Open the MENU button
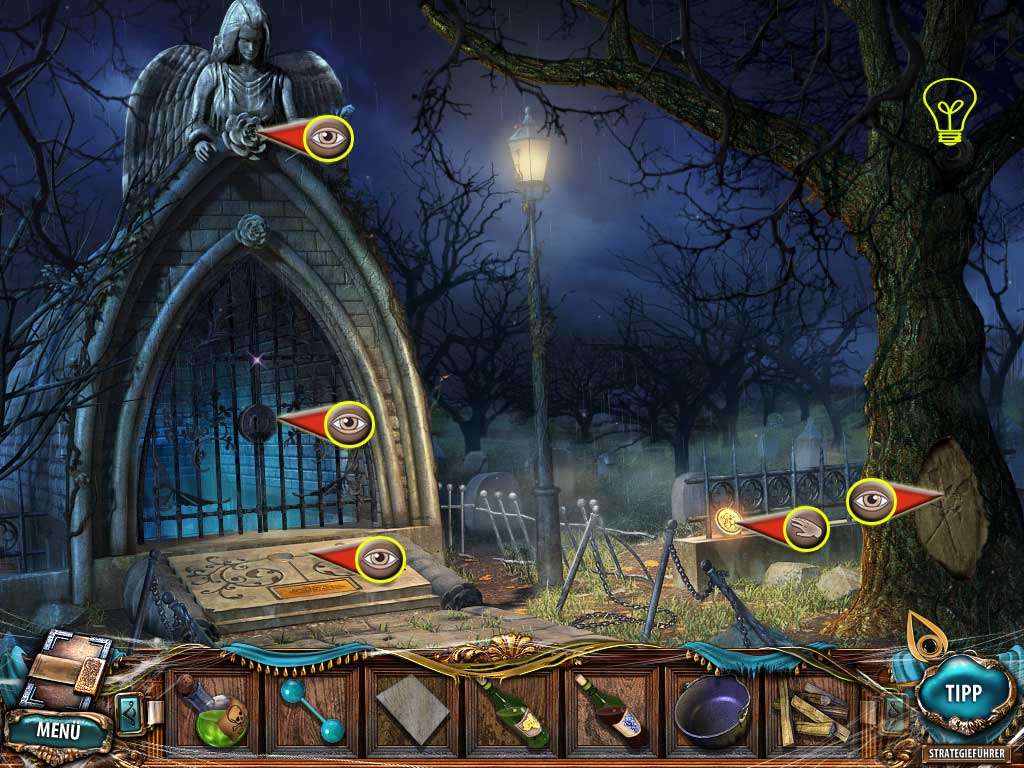Viewport: 1024px width, 768px height. click(x=58, y=728)
